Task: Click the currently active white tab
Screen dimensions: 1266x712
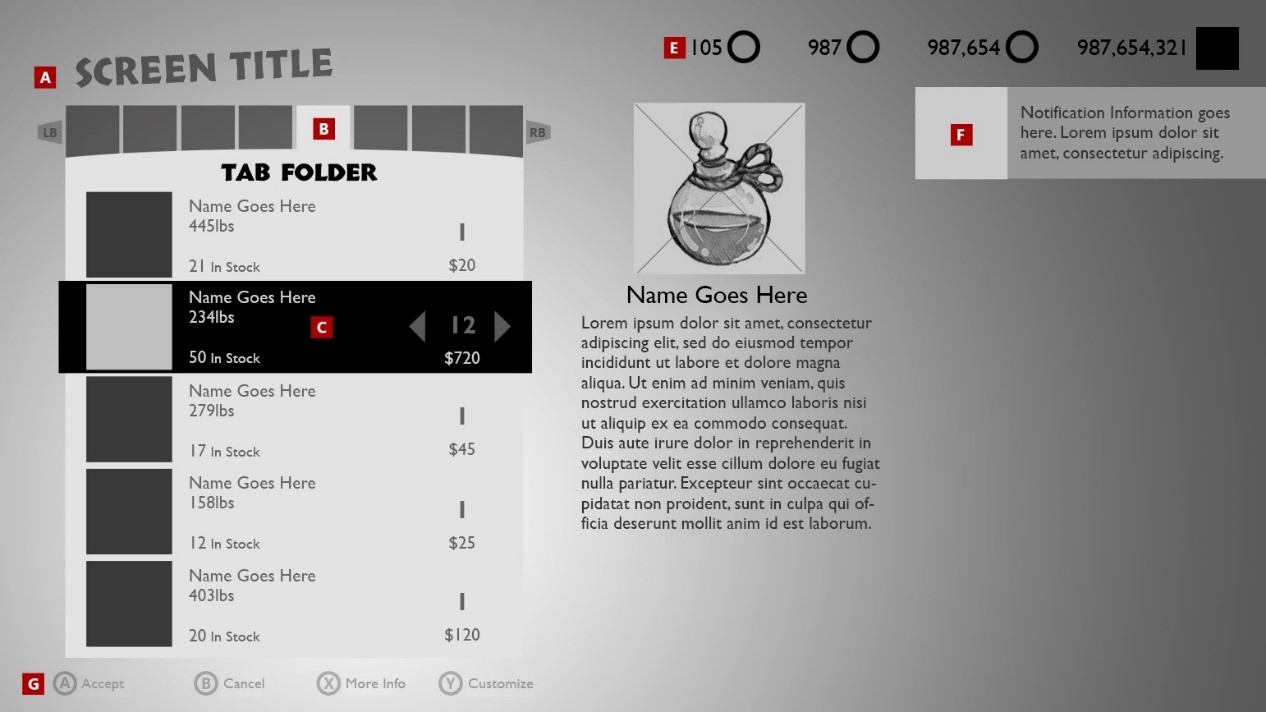Action: pyautogui.click(x=323, y=129)
